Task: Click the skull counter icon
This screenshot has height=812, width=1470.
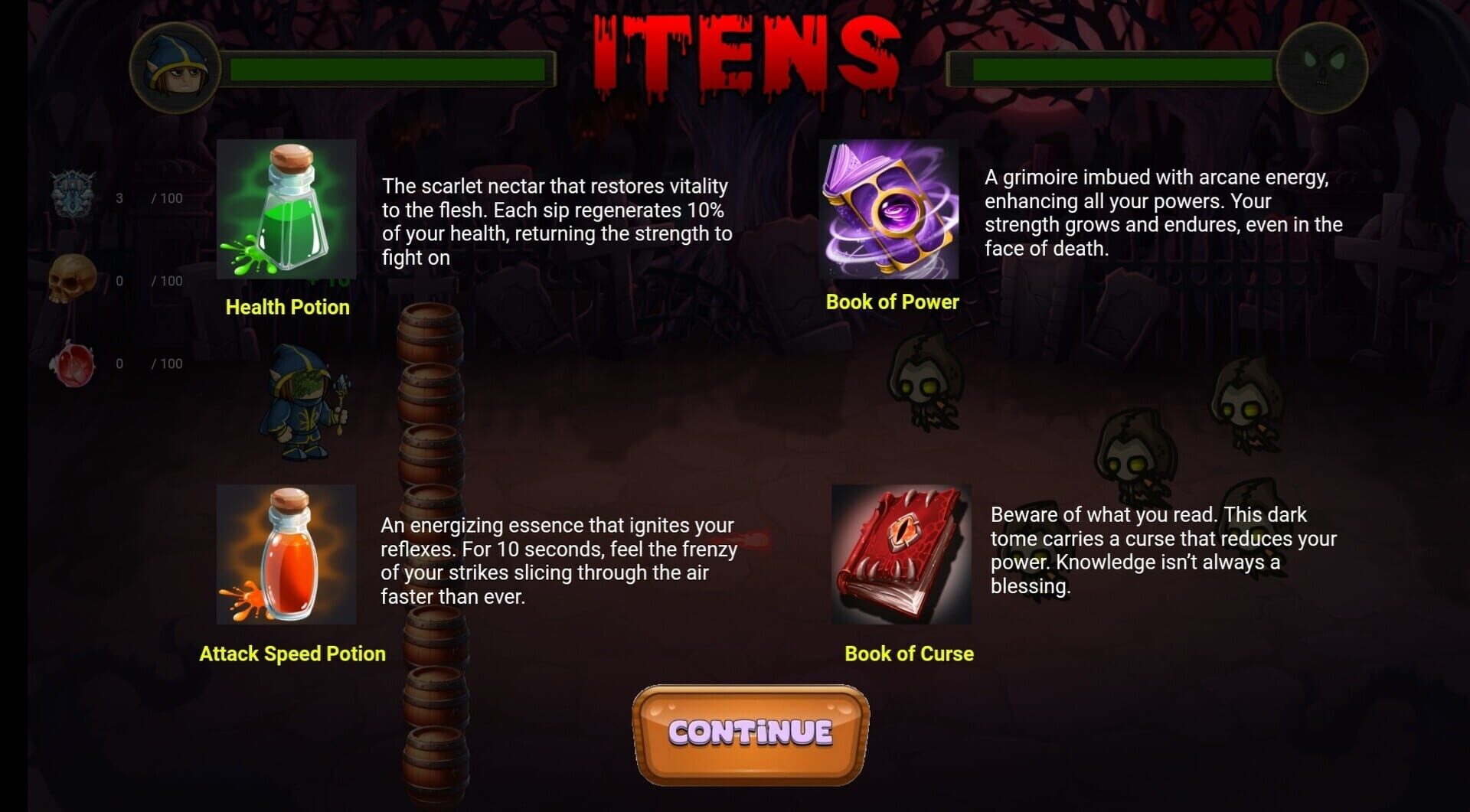Action: tap(73, 279)
